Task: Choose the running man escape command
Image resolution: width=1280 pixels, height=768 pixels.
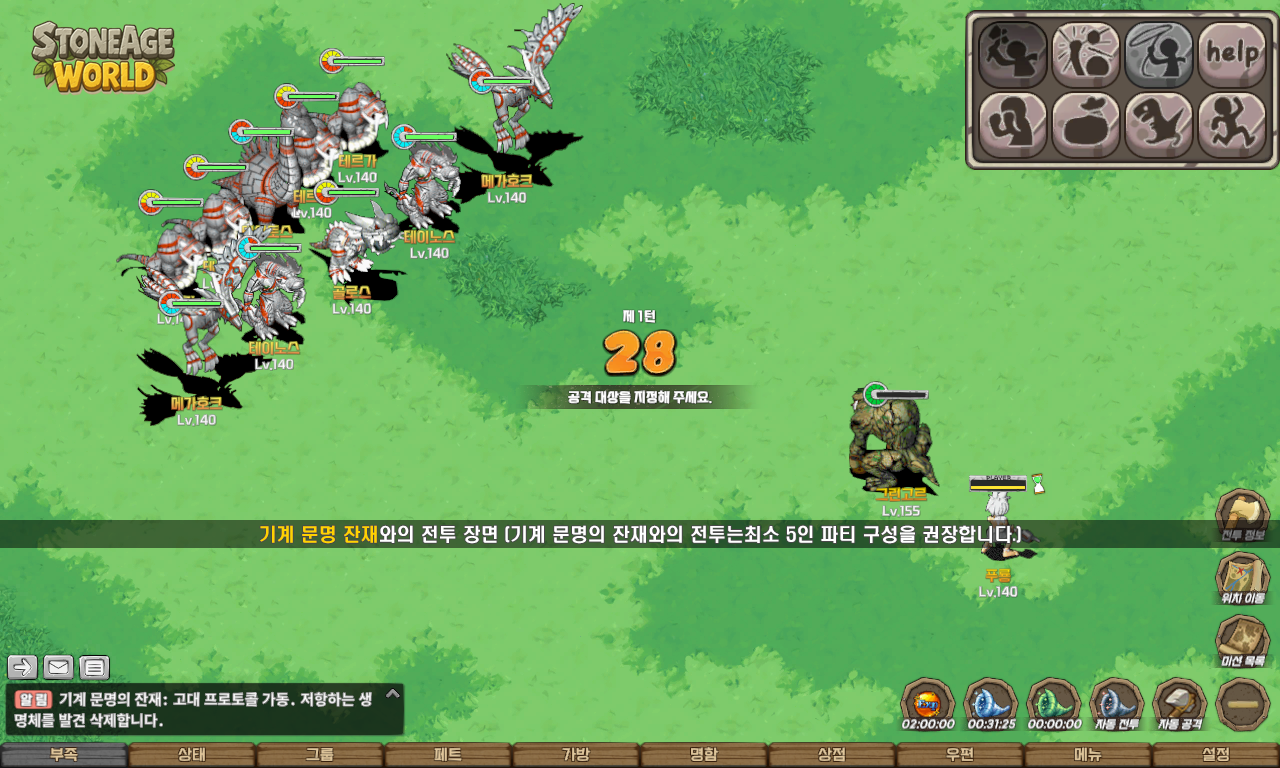Action: coord(1231,125)
